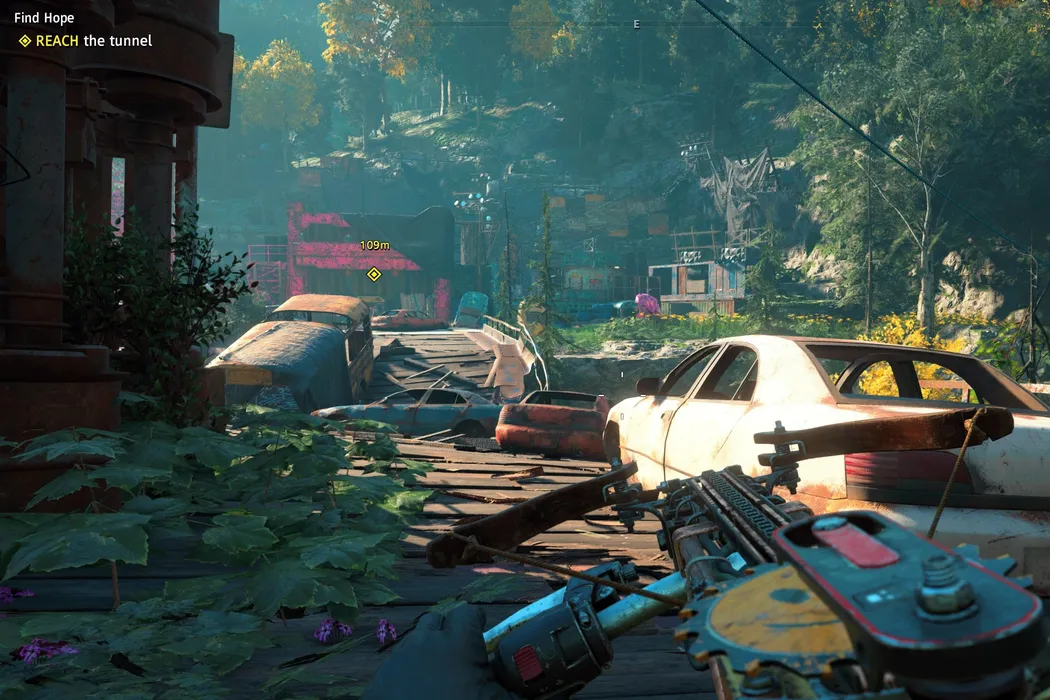Click the Find Hope quest title
This screenshot has width=1050, height=700.
pyautogui.click(x=44, y=18)
